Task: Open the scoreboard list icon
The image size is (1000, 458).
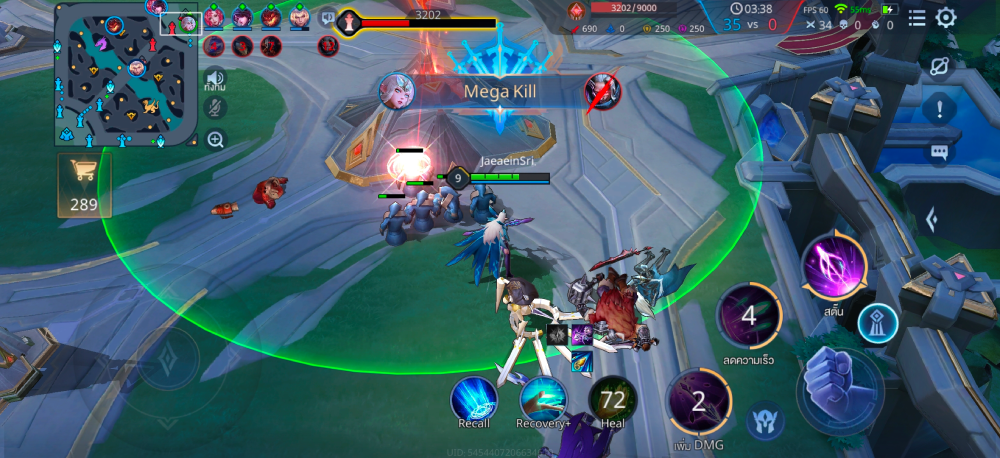Action: [917, 17]
